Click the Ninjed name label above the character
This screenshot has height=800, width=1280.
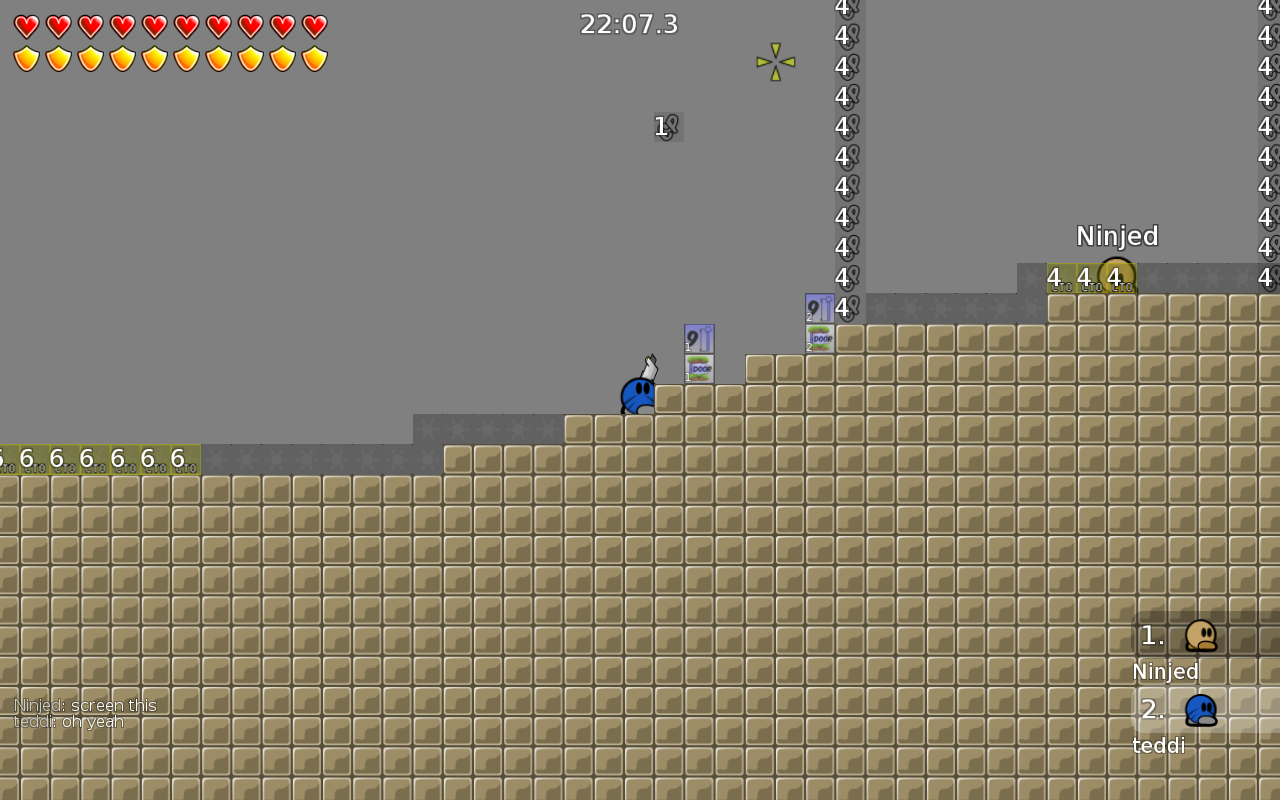[1117, 236]
